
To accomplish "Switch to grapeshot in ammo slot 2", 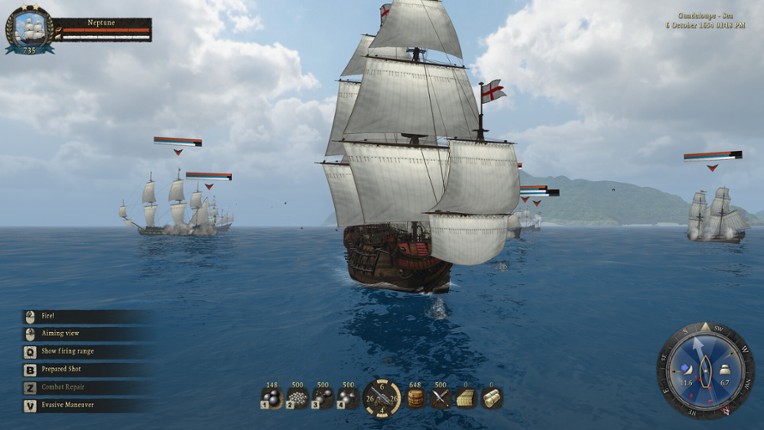I will point(297,398).
